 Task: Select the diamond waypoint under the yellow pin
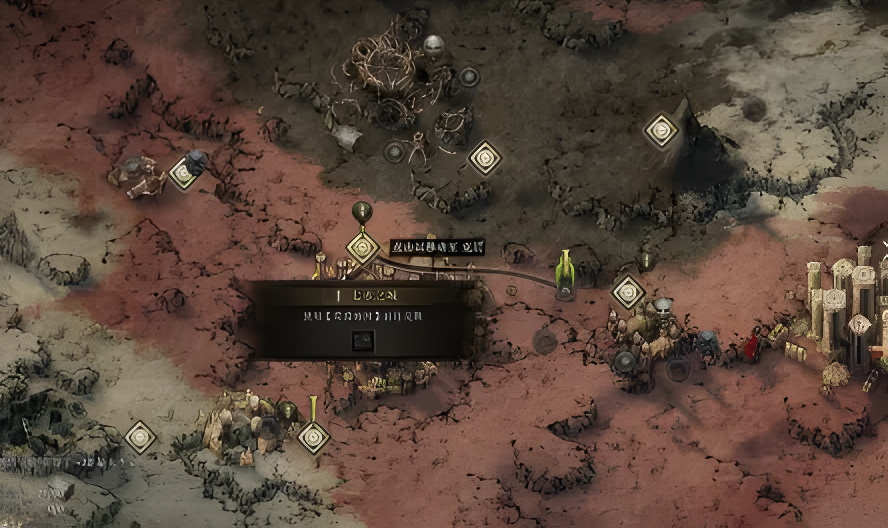(314, 436)
